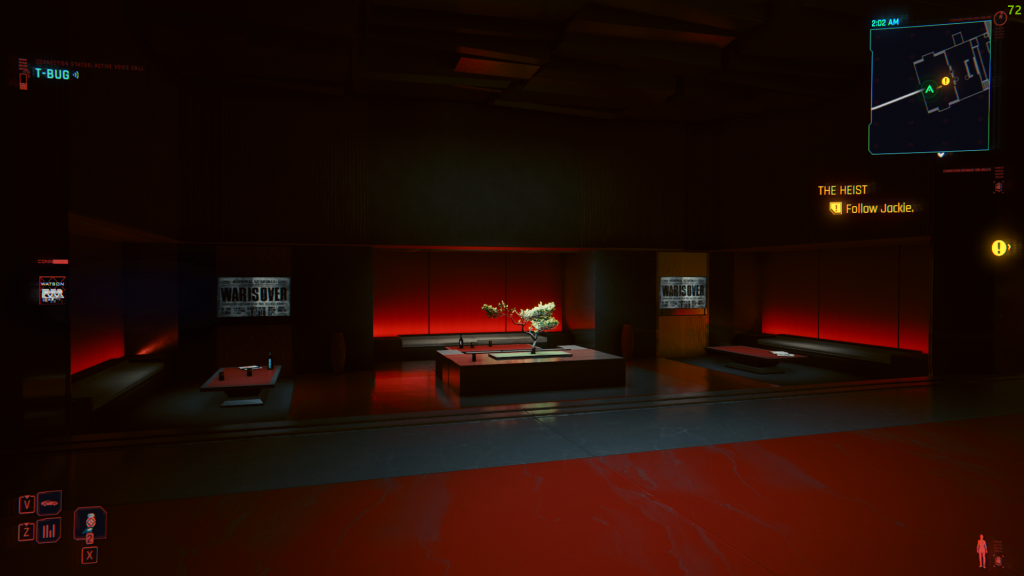
Task: Click the yellow exclamation waypoint indicator
Action: (x=998, y=248)
